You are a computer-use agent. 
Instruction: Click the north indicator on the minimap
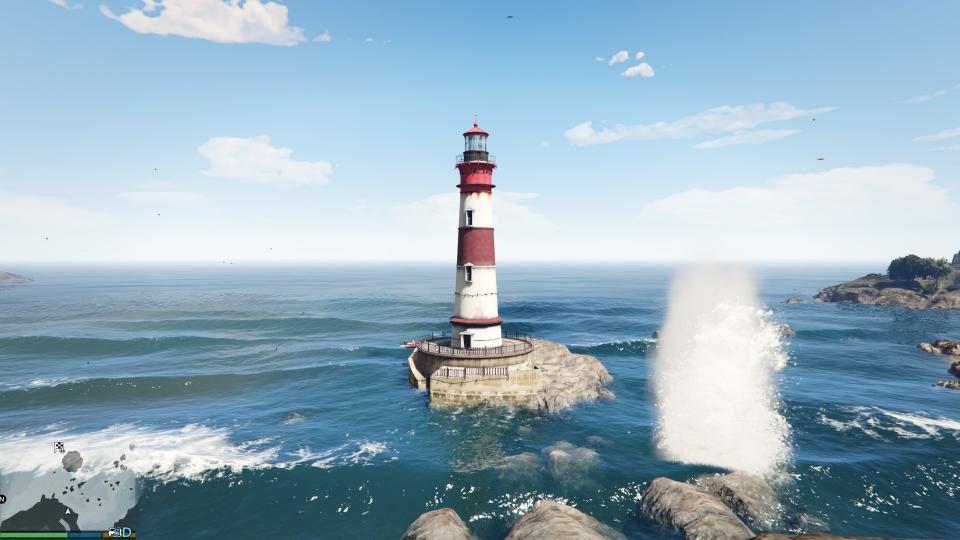point(3,498)
